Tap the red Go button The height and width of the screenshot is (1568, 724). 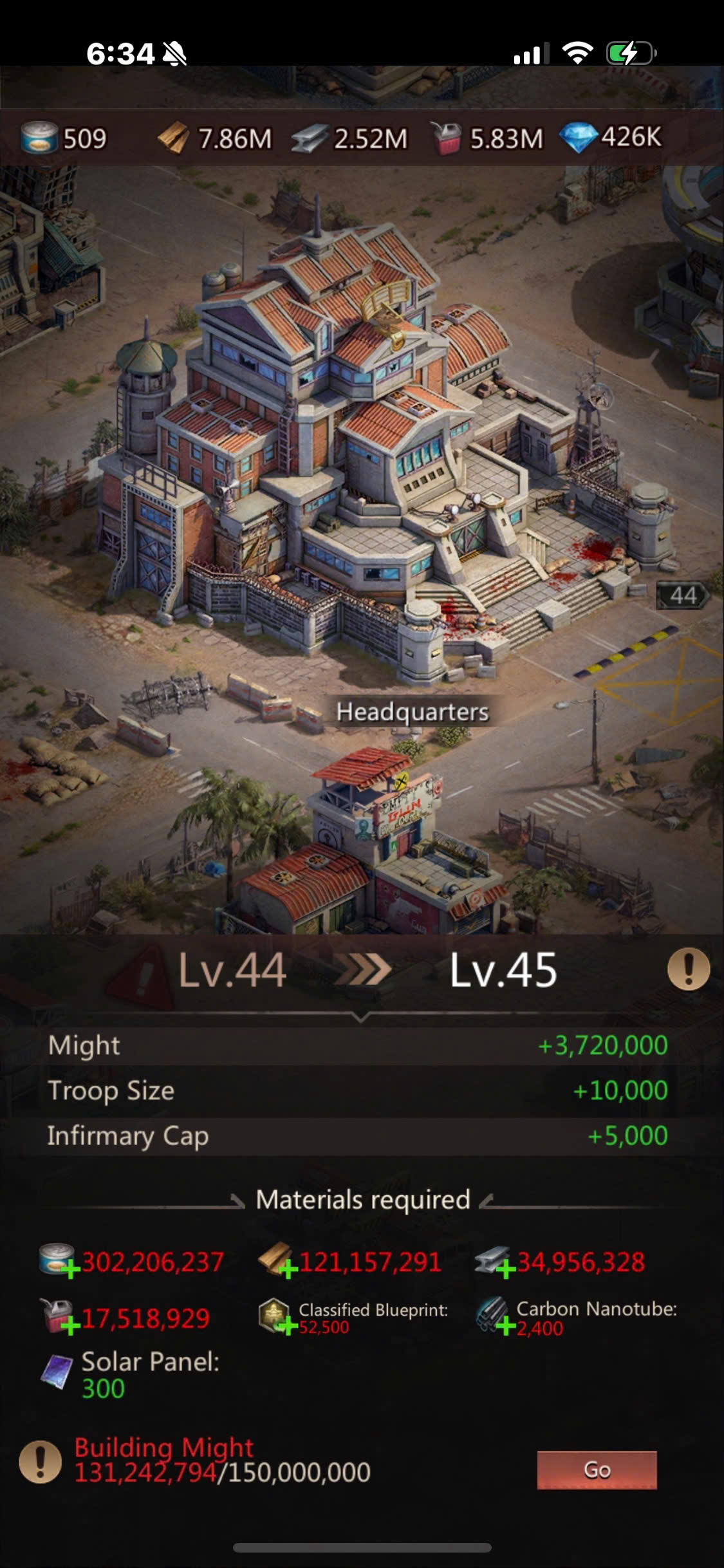[597, 1470]
